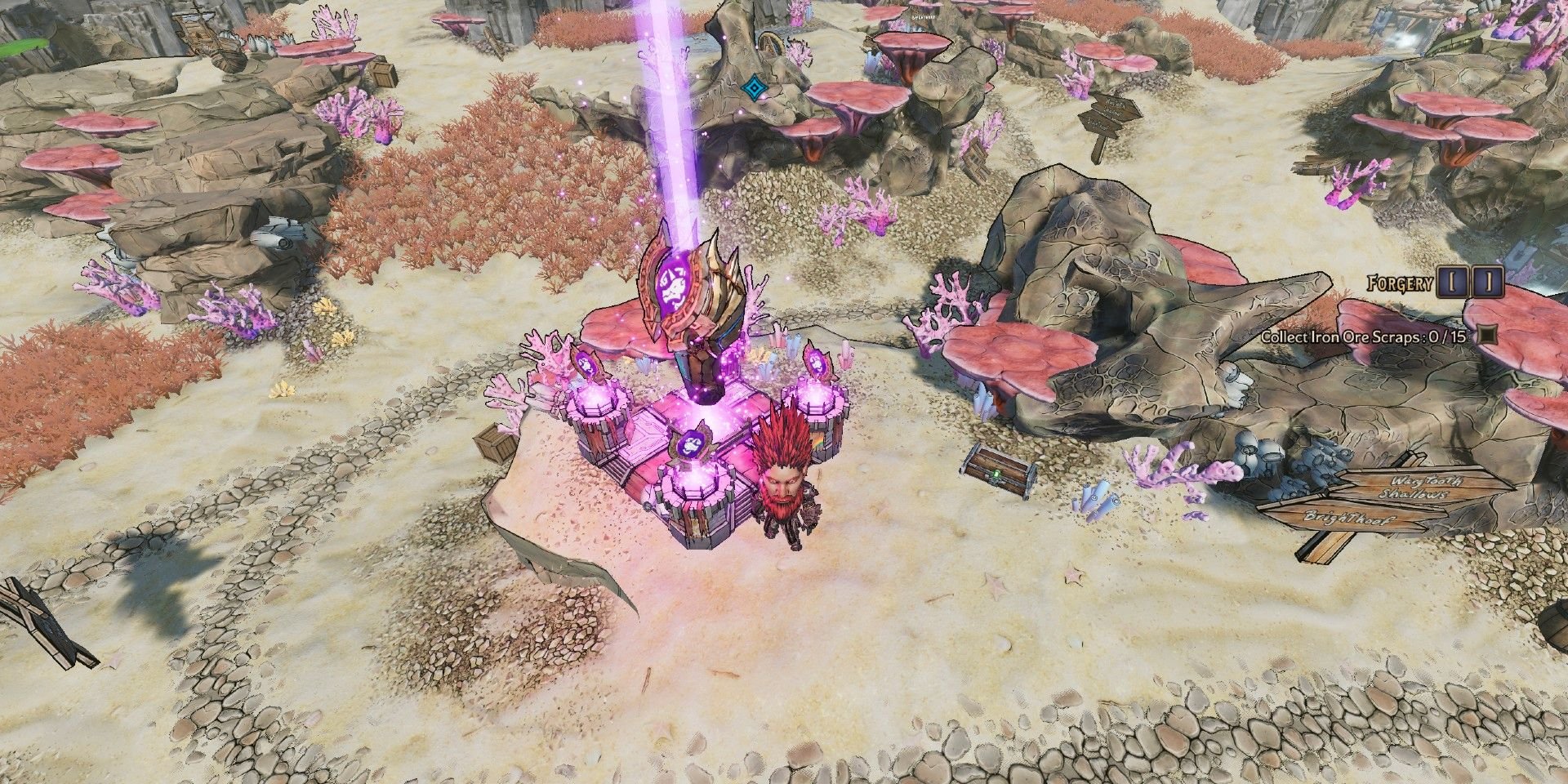Image resolution: width=1568 pixels, height=784 pixels.
Task: Select the Wargtooth Shallows signpost arrow
Action: [1423, 488]
